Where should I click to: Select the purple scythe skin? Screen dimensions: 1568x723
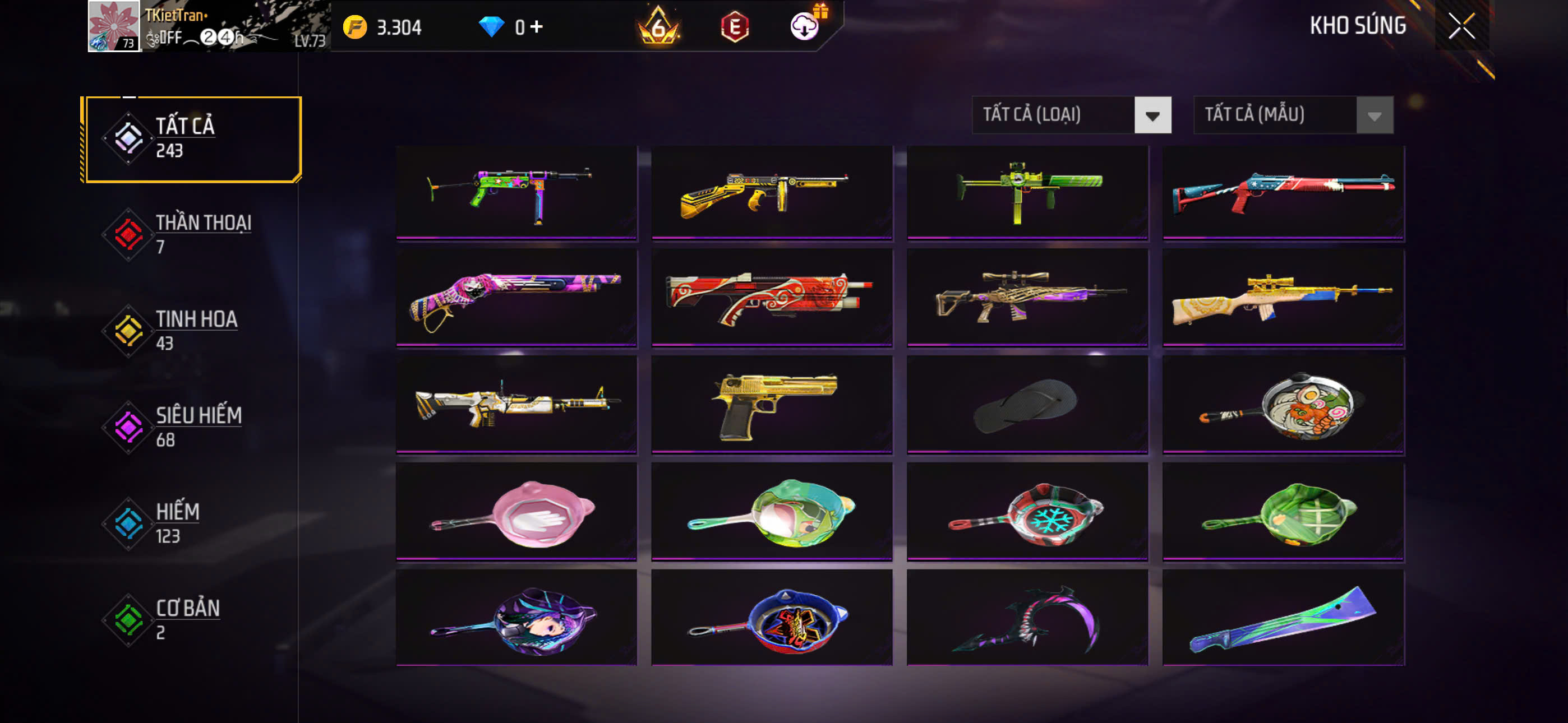[1027, 618]
